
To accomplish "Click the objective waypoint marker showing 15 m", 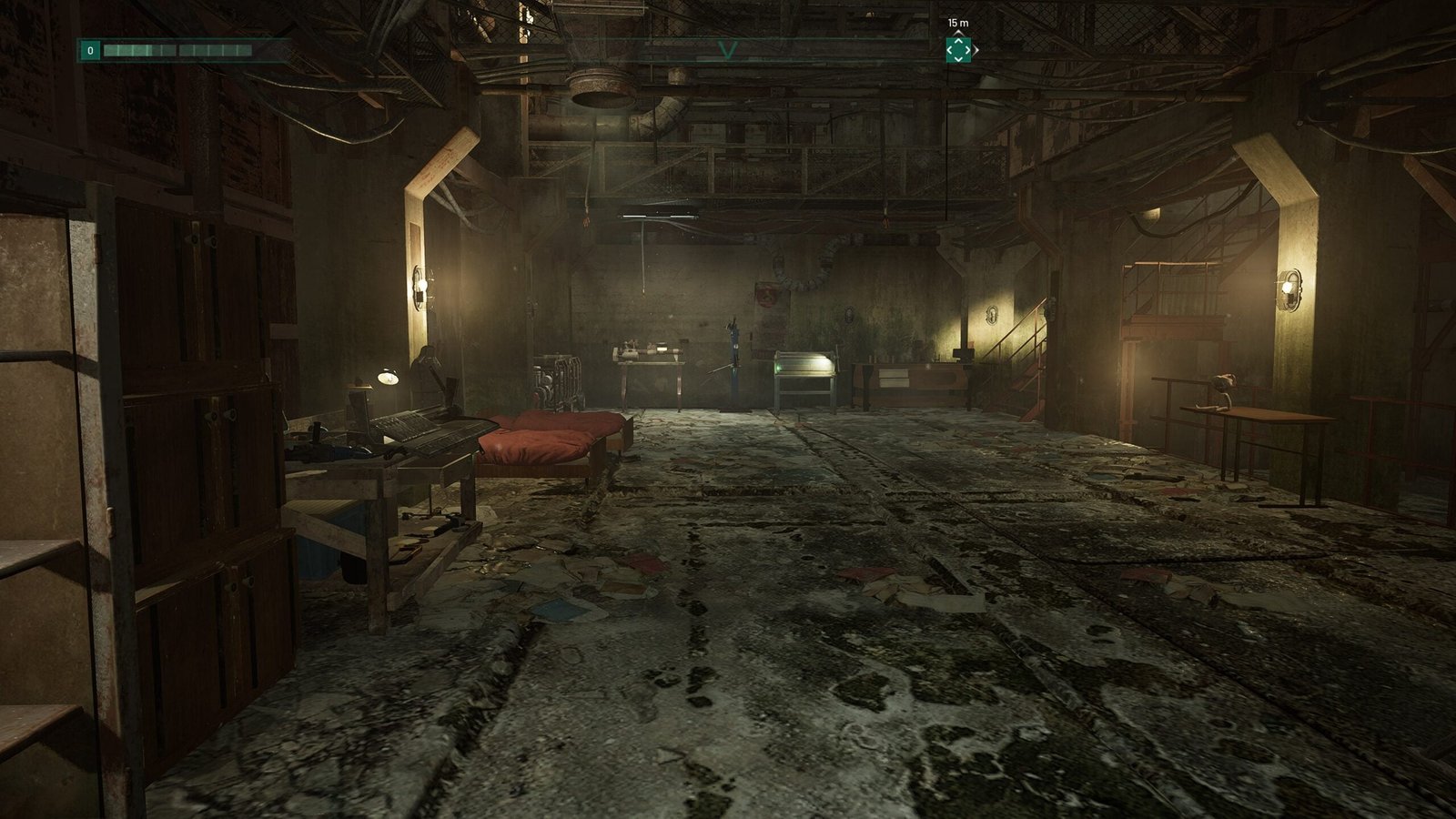I will coord(958,50).
